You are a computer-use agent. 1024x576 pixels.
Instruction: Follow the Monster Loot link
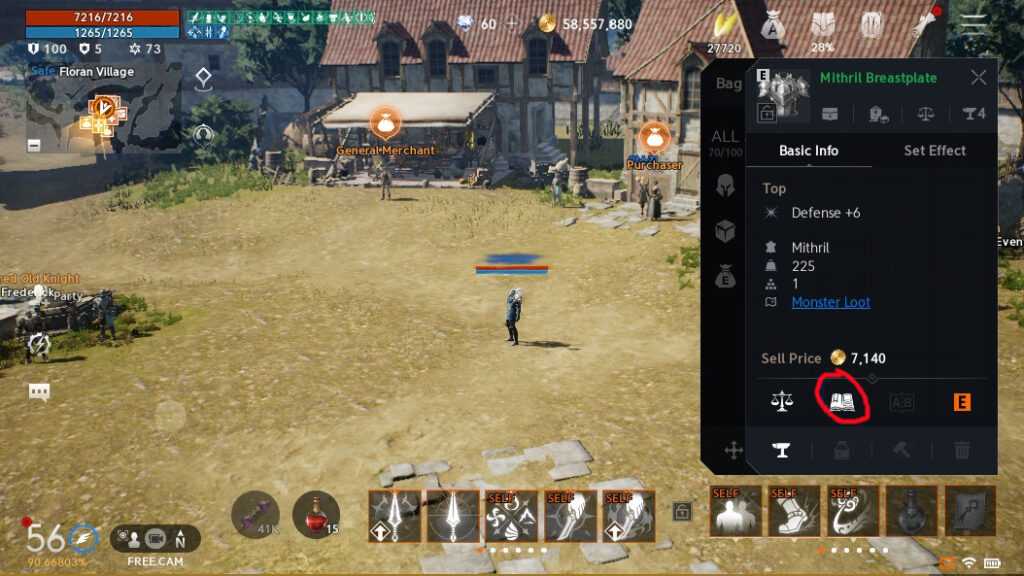[x=830, y=302]
